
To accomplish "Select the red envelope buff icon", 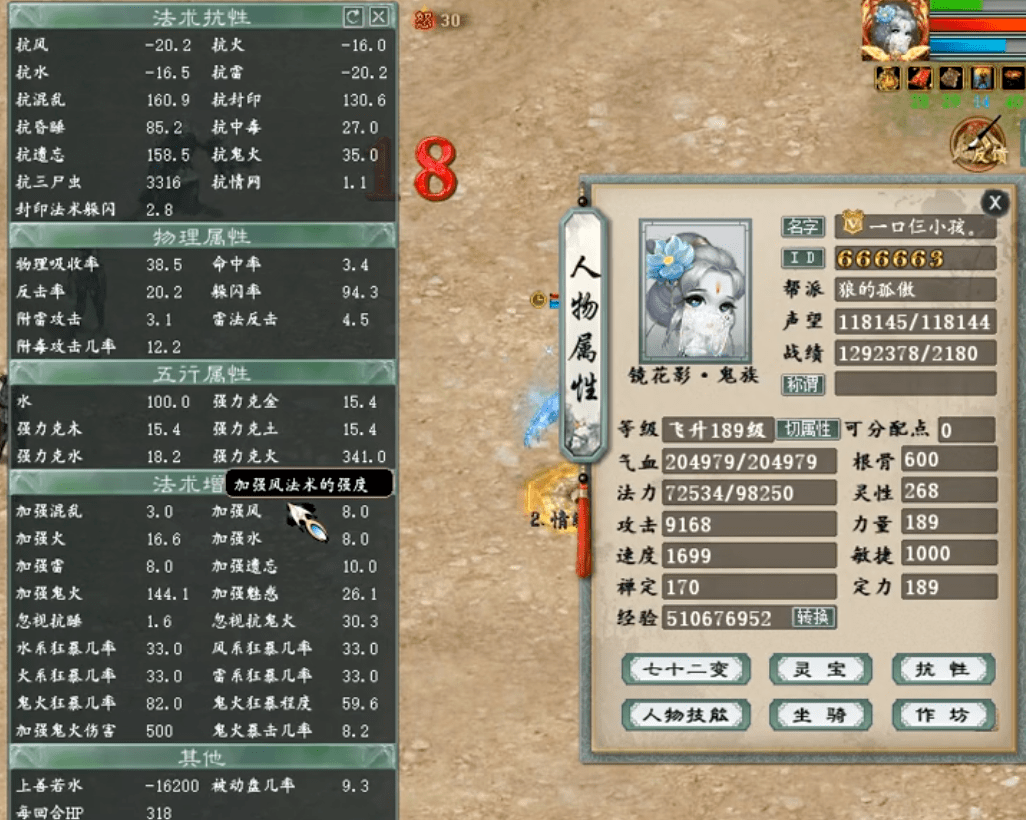I will pyautogui.click(x=918, y=78).
